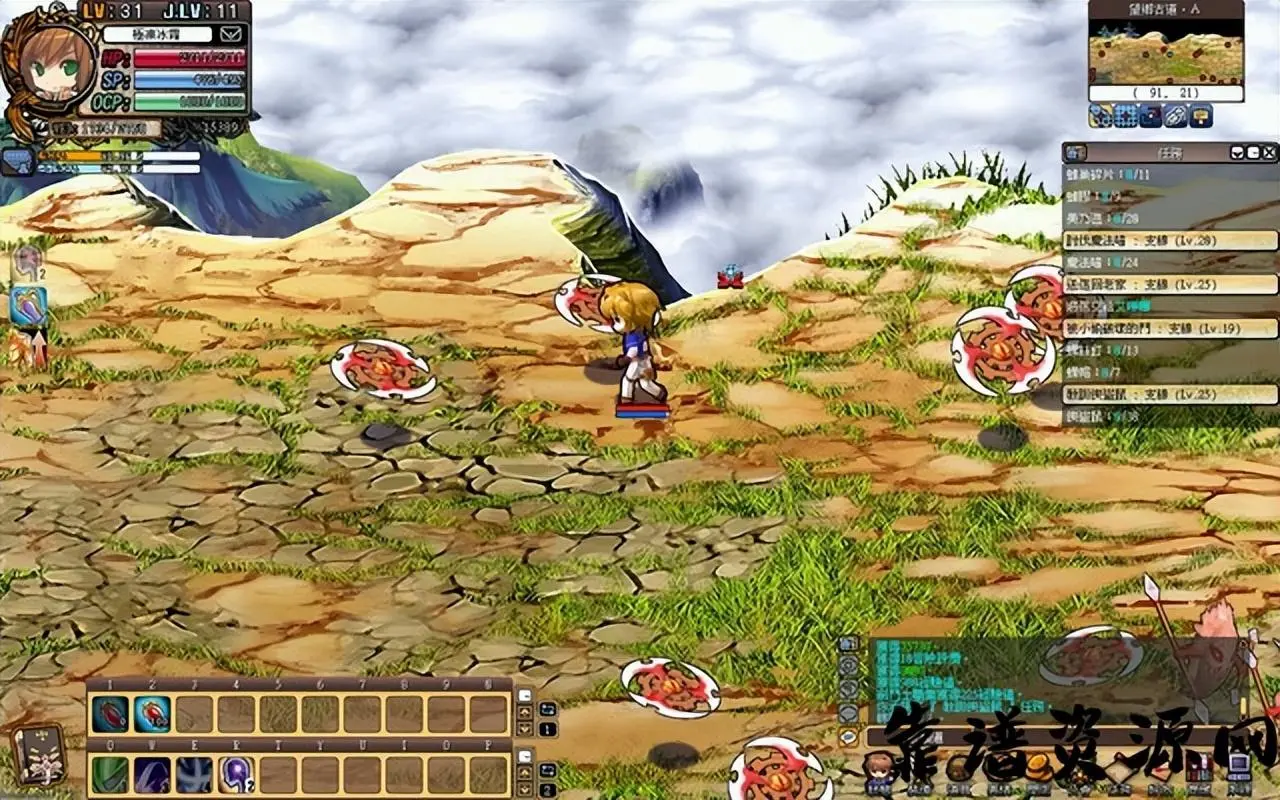
Task: Use the item in hotbar slot 2
Action: 152,714
